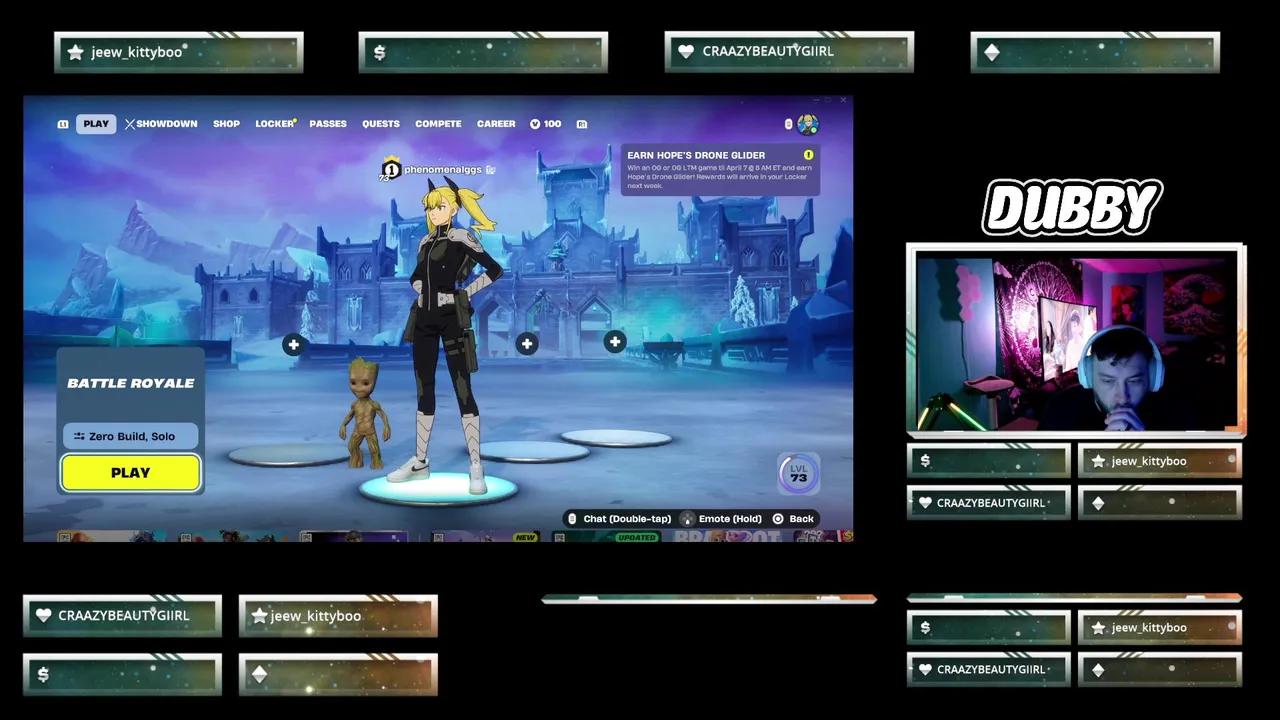Click Back in the bottom control bar
This screenshot has width=1280, height=720.
(x=795, y=518)
